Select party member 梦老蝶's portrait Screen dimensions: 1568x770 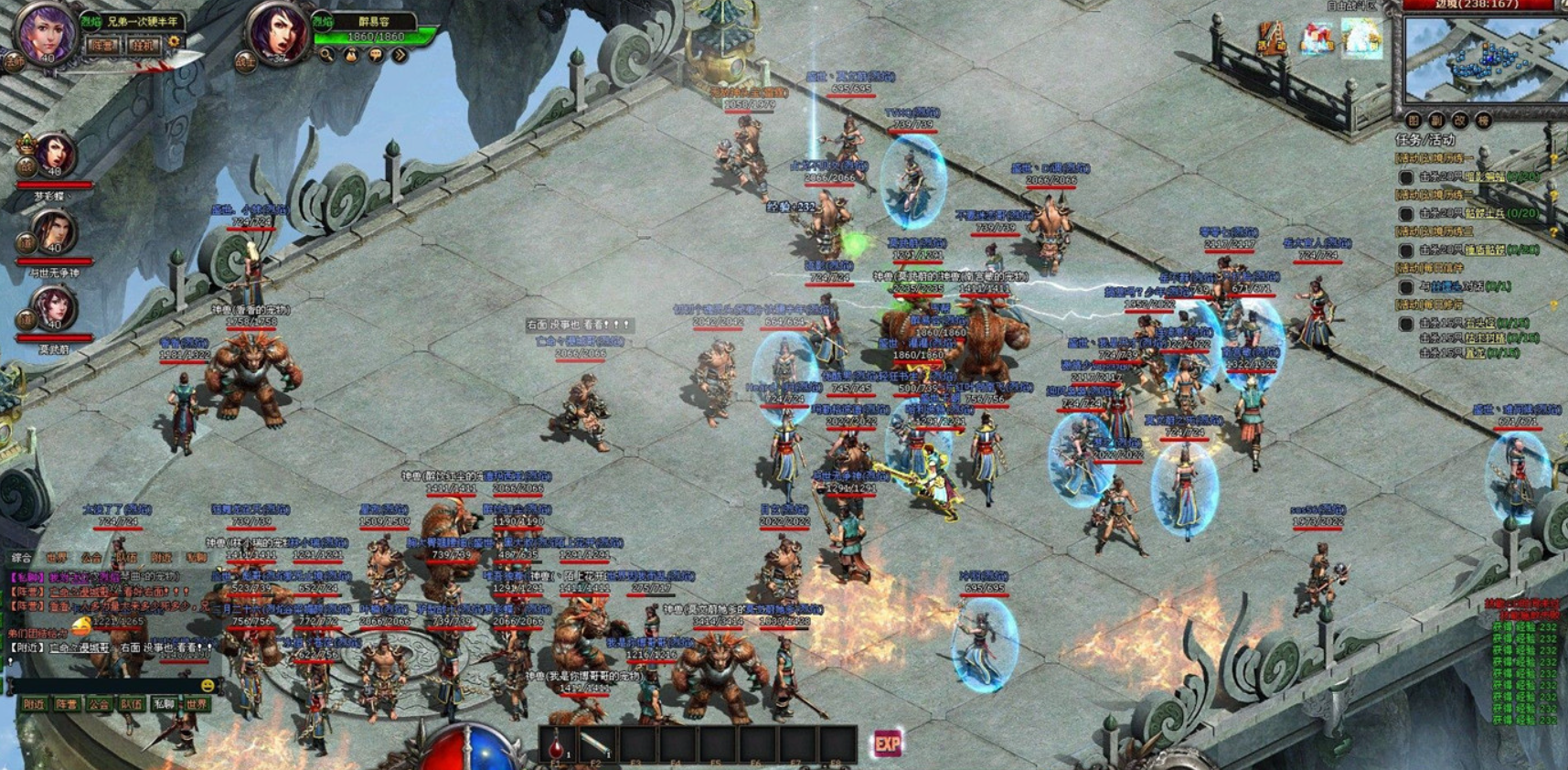pos(55,155)
